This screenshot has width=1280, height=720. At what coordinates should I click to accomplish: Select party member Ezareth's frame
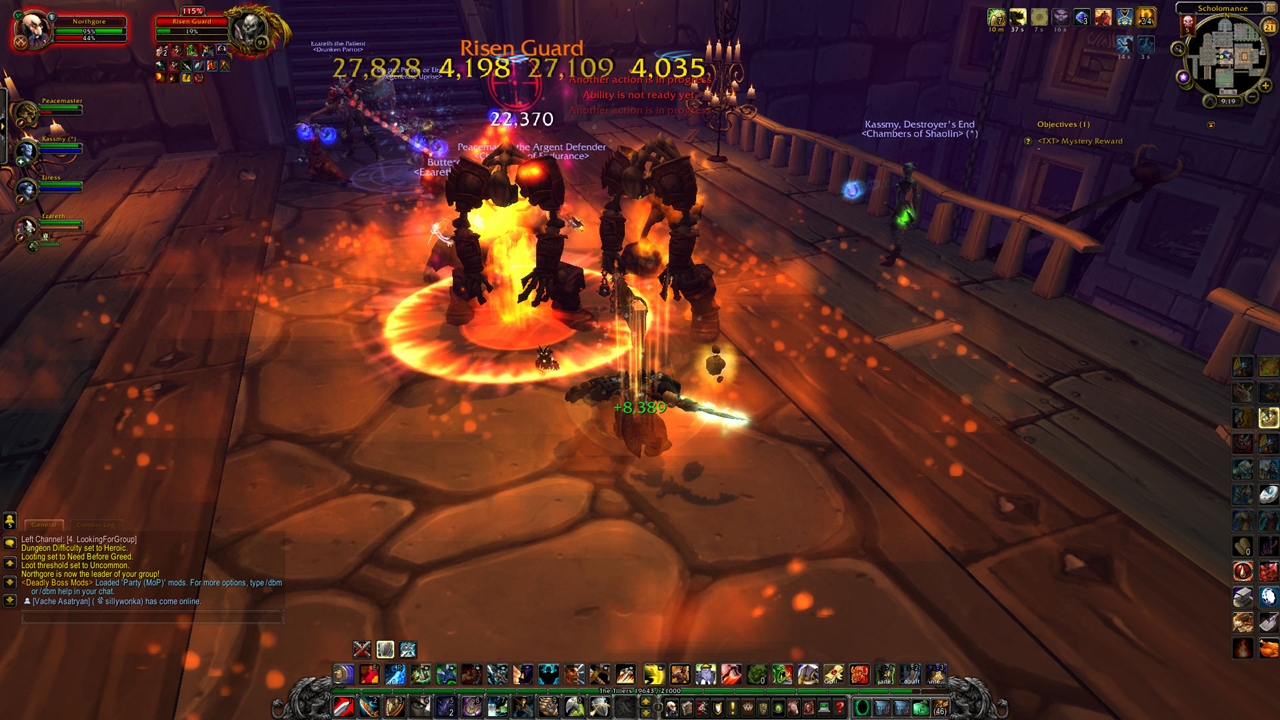pos(27,228)
